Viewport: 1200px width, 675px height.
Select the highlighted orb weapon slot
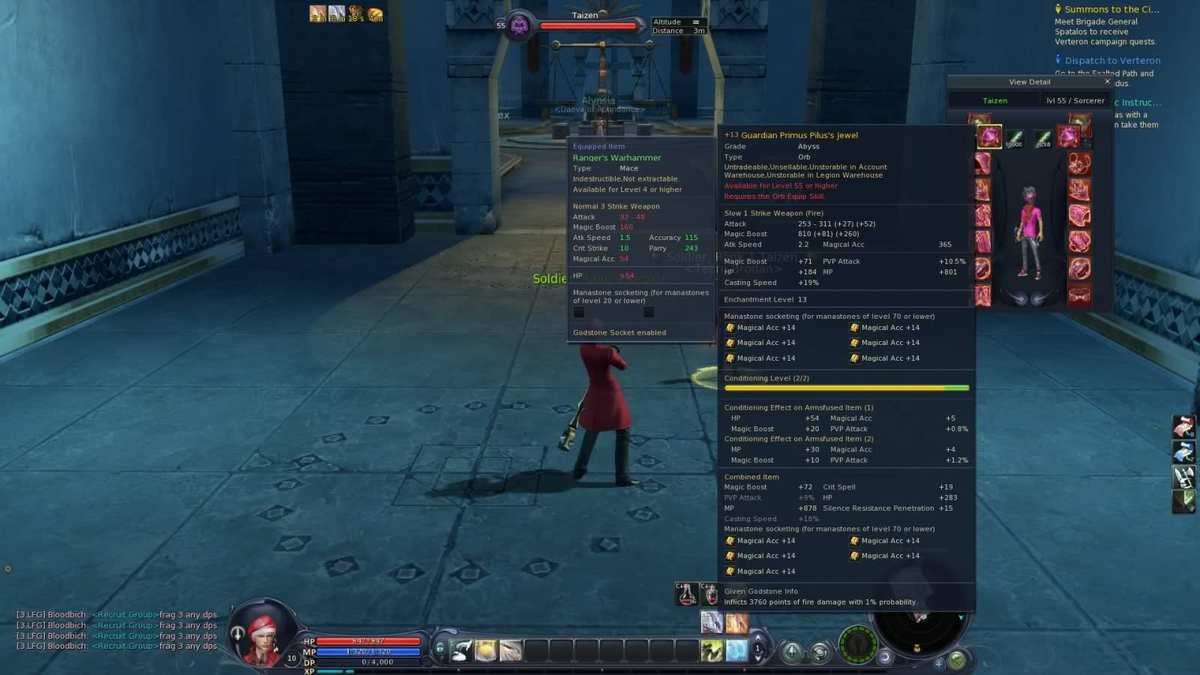[x=989, y=137]
